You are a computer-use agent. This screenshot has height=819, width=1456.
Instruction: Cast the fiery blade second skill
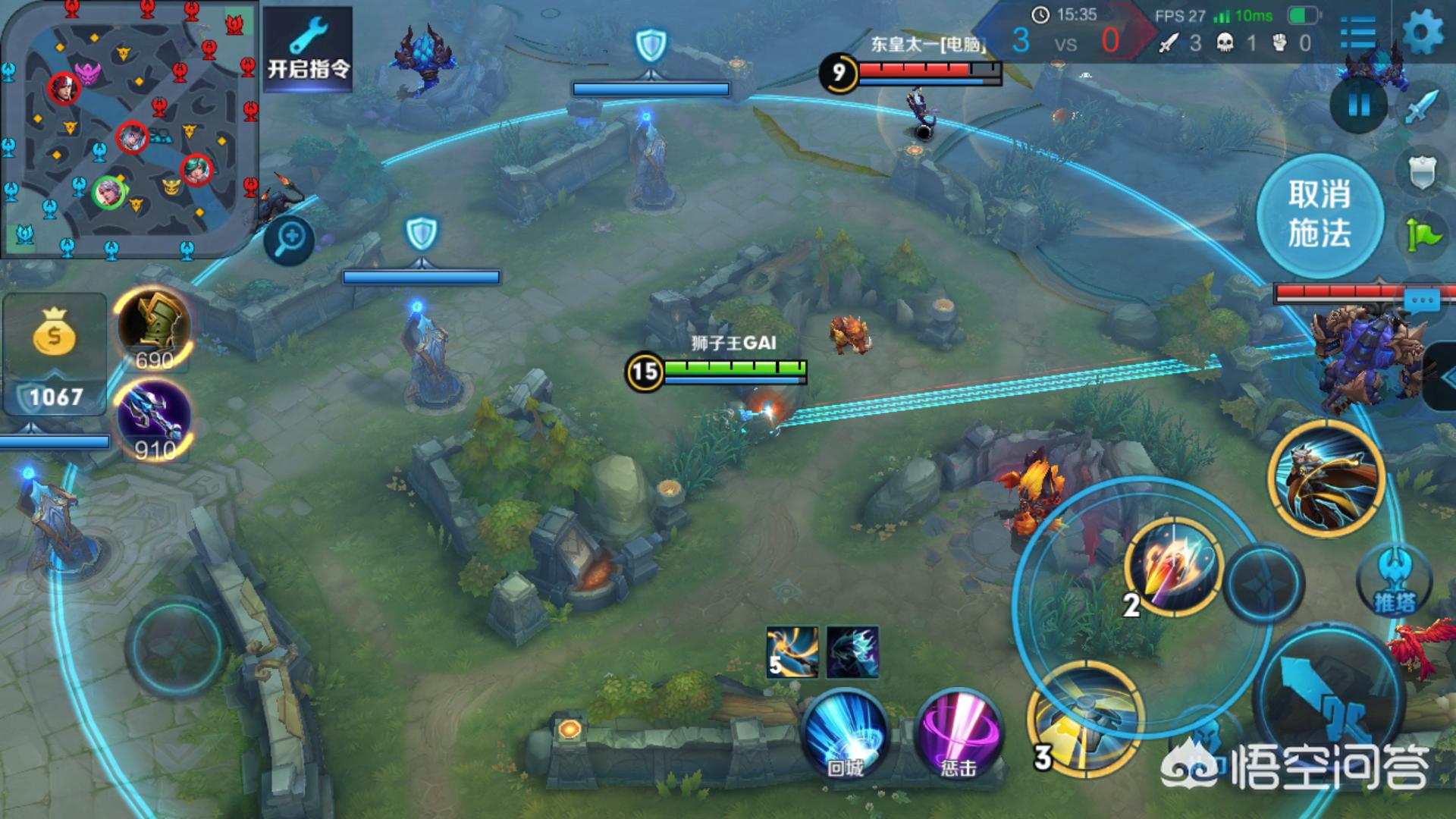[1174, 566]
